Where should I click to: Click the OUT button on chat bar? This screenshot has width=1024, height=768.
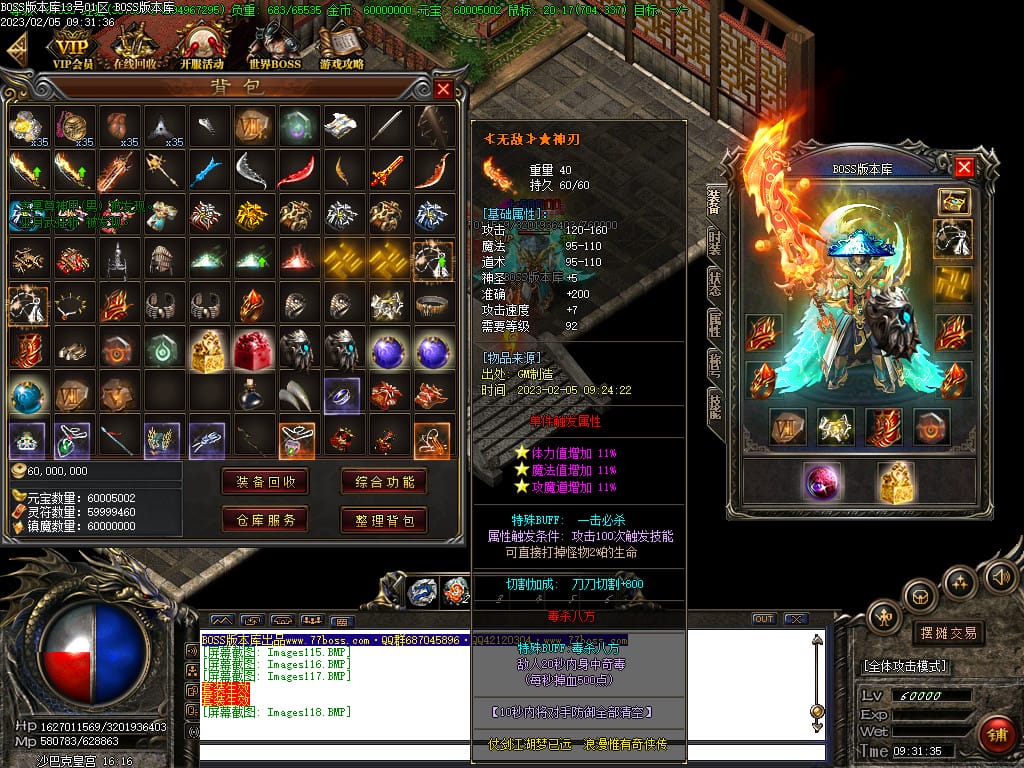pyautogui.click(x=764, y=619)
